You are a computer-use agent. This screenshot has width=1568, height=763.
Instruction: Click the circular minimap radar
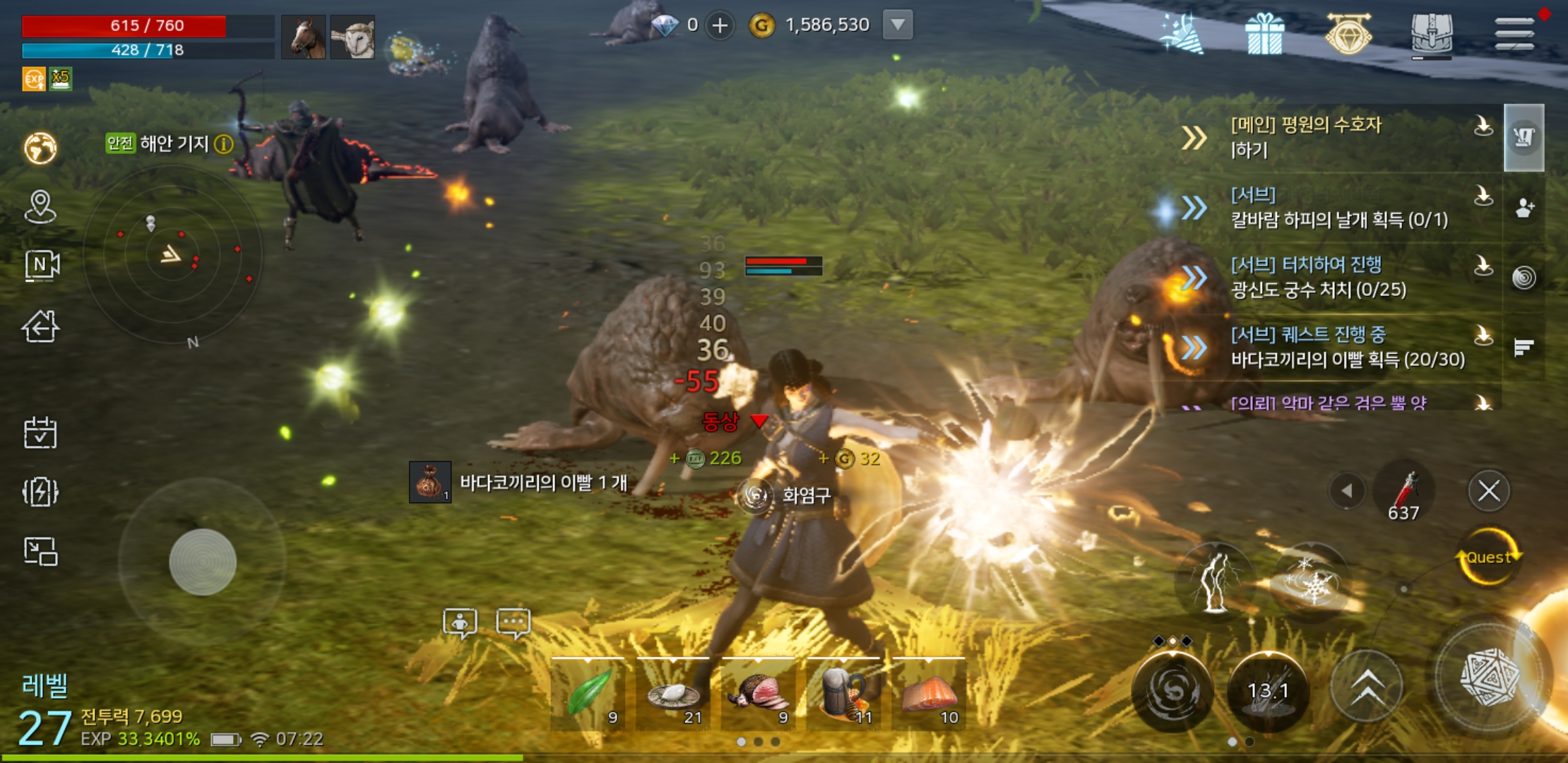(173, 253)
